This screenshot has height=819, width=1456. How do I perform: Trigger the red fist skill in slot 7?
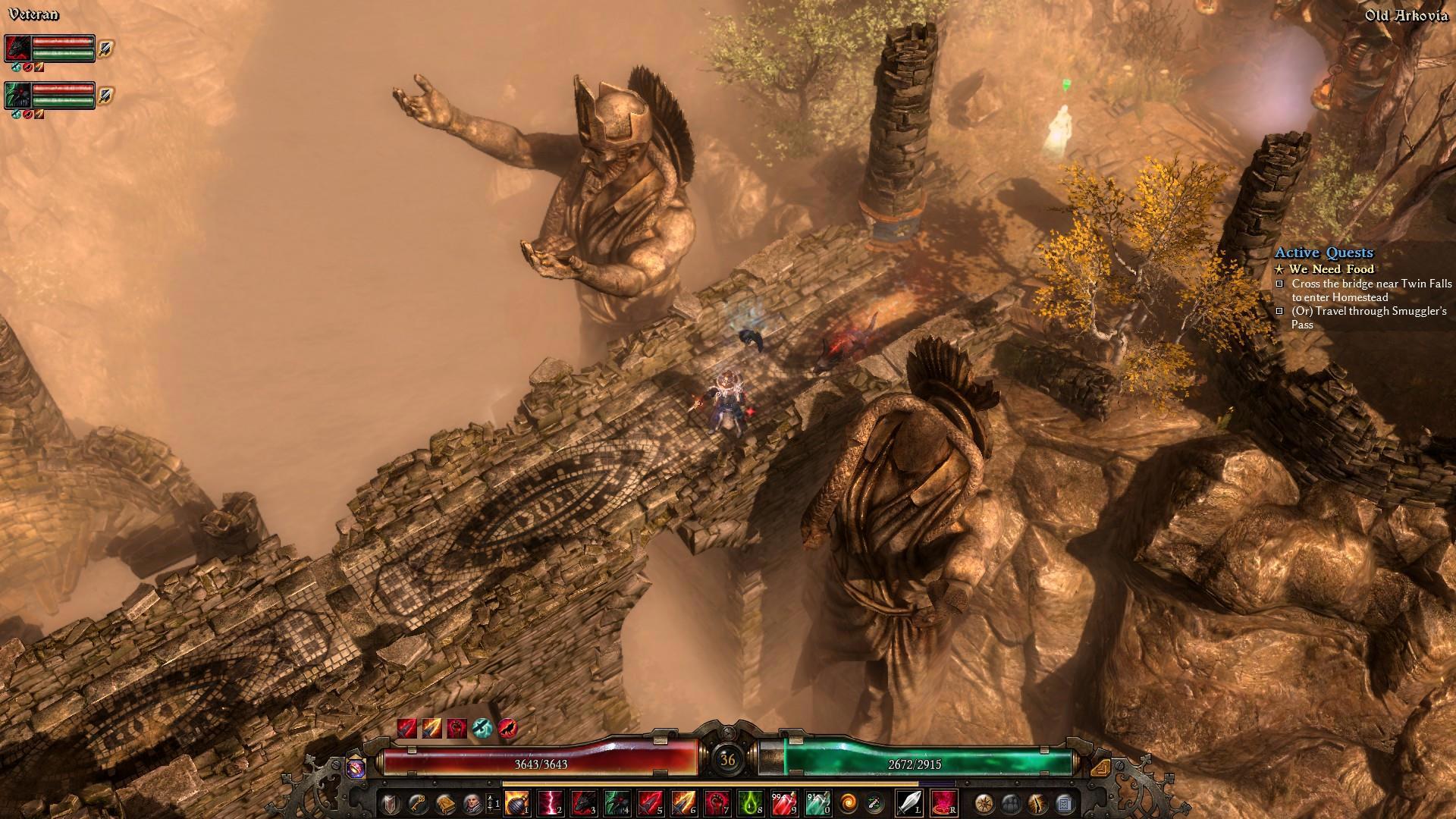pos(717,802)
